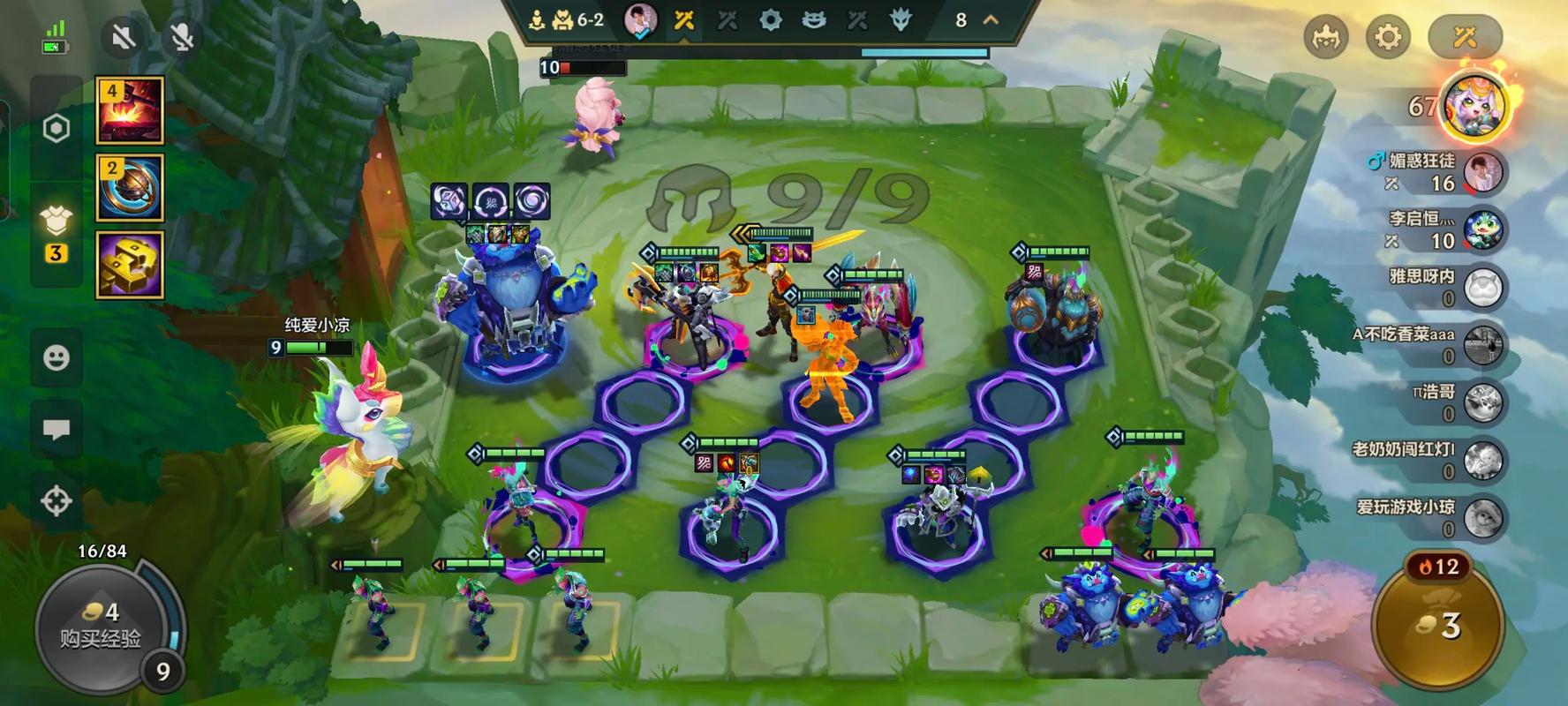Open the chat speech bubble
Viewport: 1568px width, 706px height.
coord(57,430)
